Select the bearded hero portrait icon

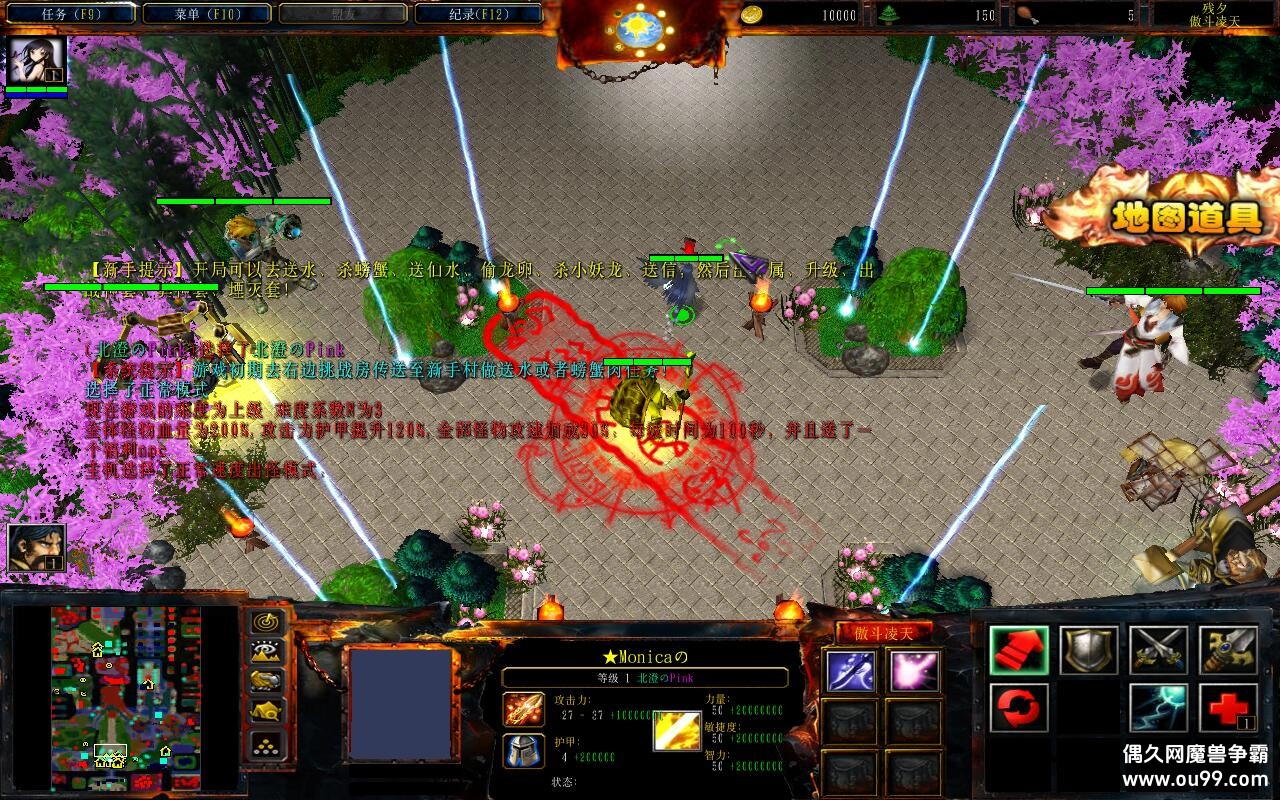36,547
